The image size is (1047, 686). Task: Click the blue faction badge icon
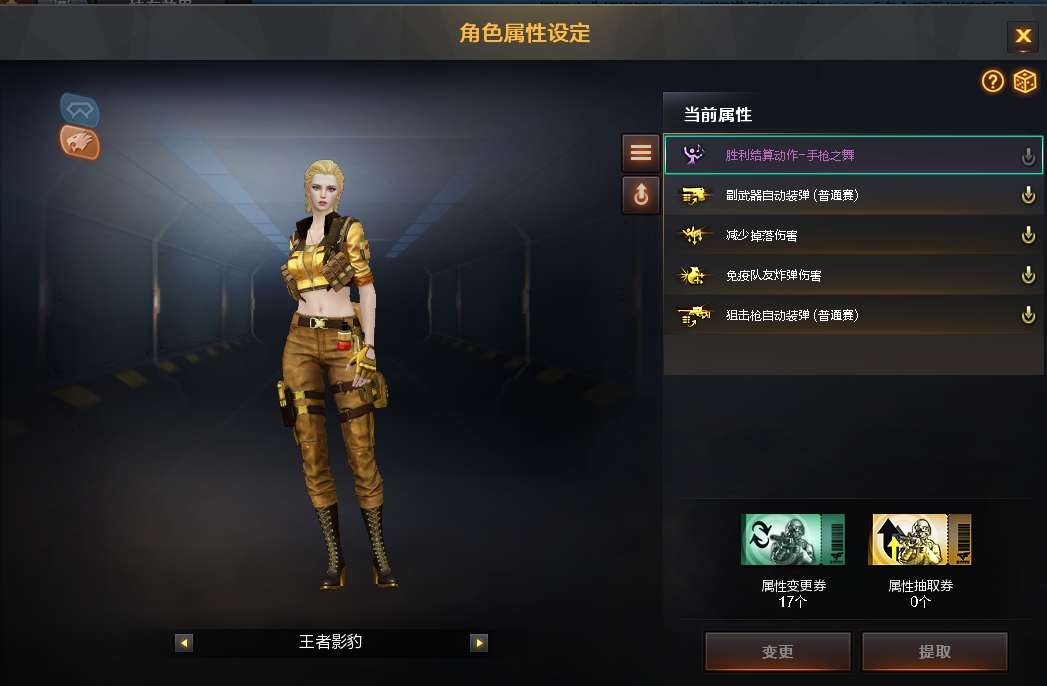click(79, 108)
